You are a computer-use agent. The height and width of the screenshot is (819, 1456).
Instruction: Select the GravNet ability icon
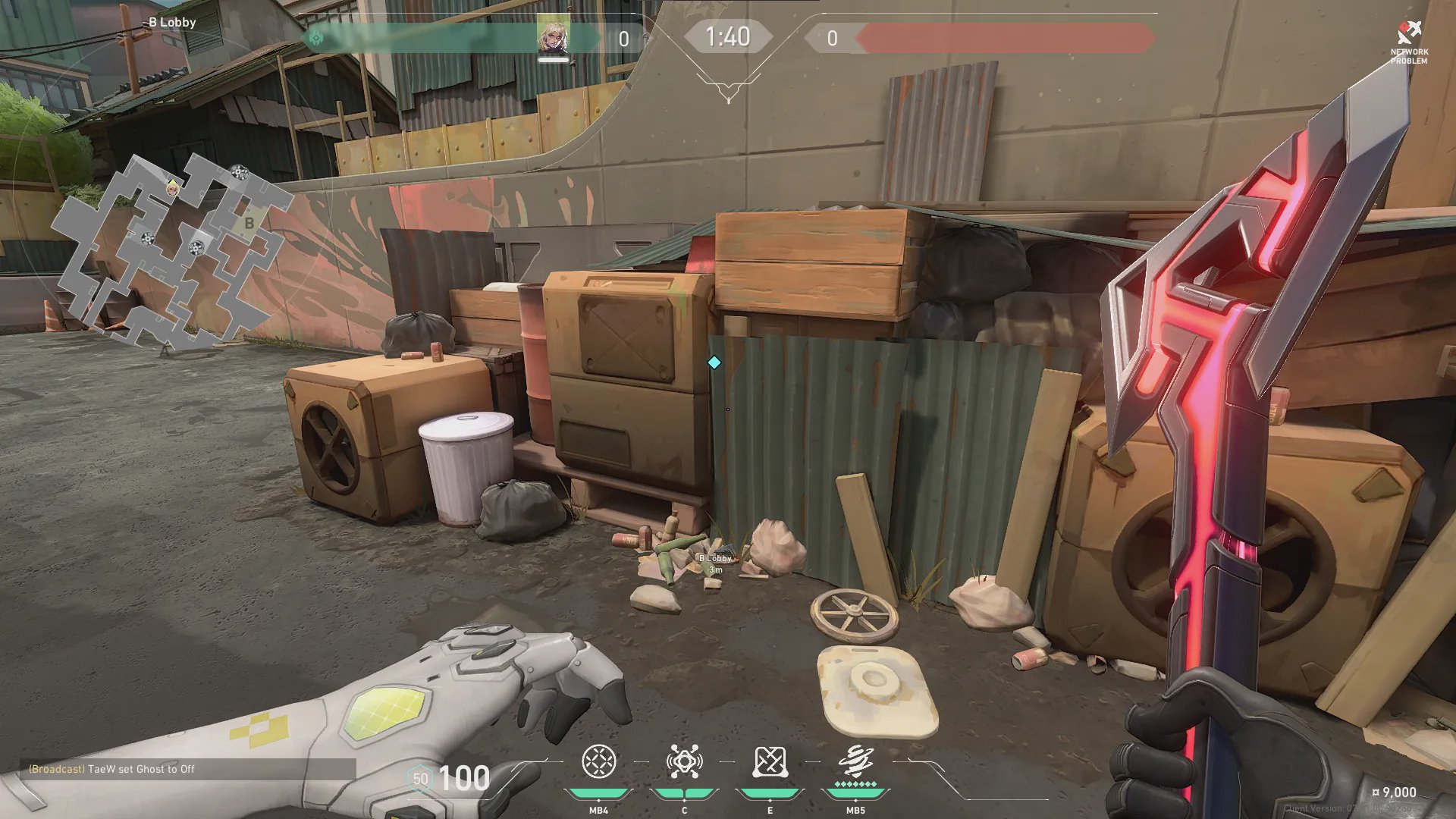click(598, 762)
